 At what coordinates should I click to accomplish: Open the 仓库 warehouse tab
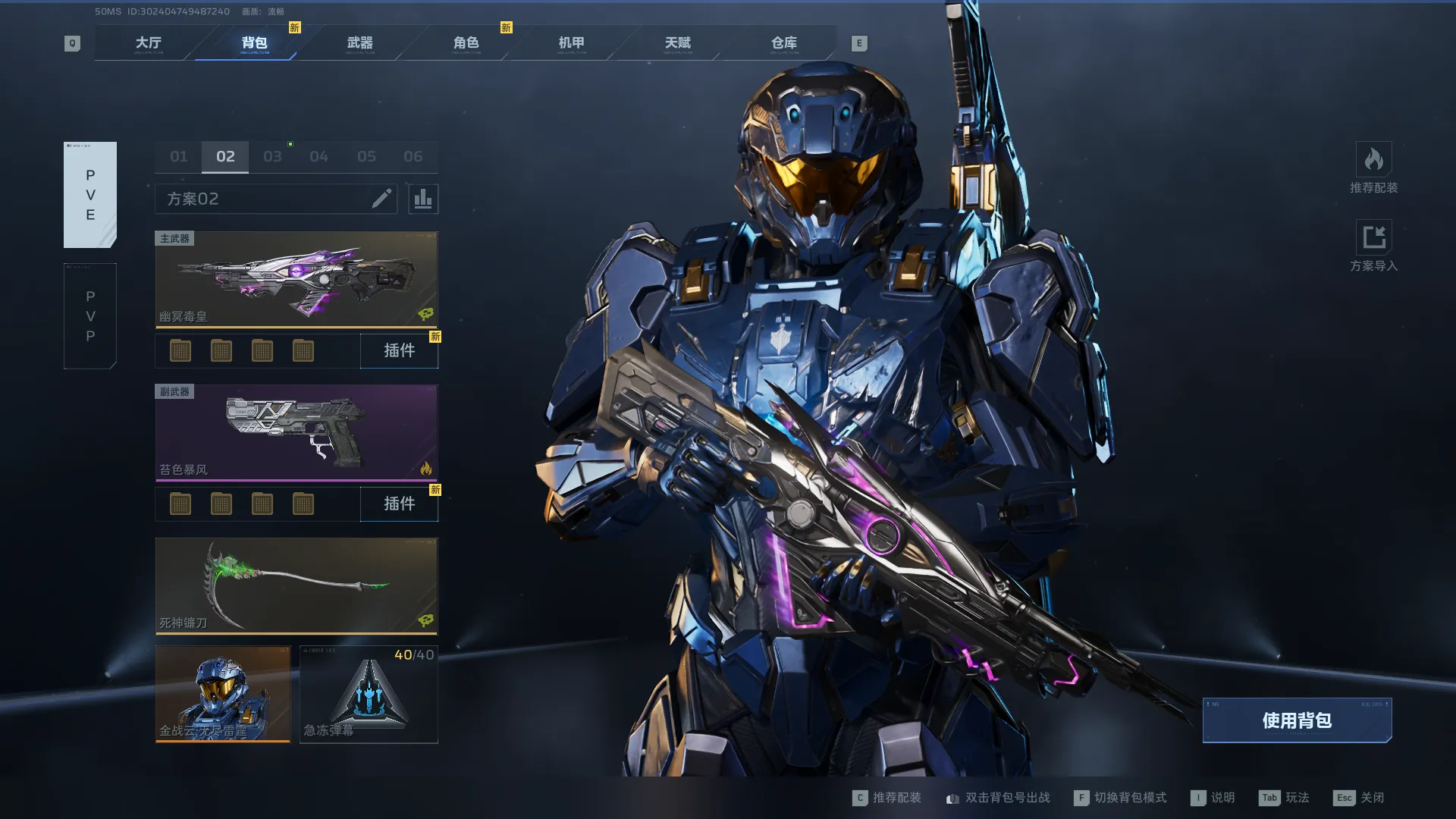click(x=783, y=43)
